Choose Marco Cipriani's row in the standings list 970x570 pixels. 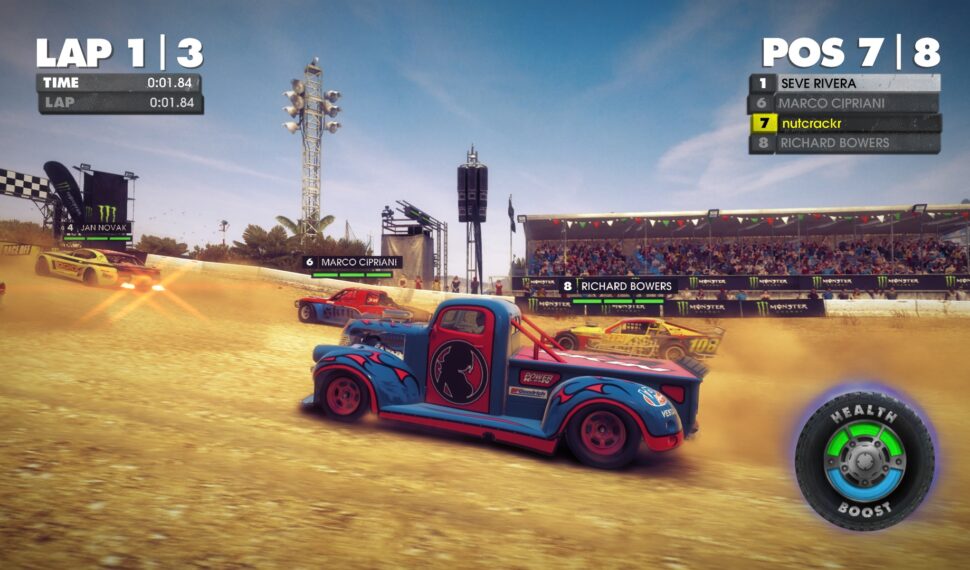tap(845, 103)
